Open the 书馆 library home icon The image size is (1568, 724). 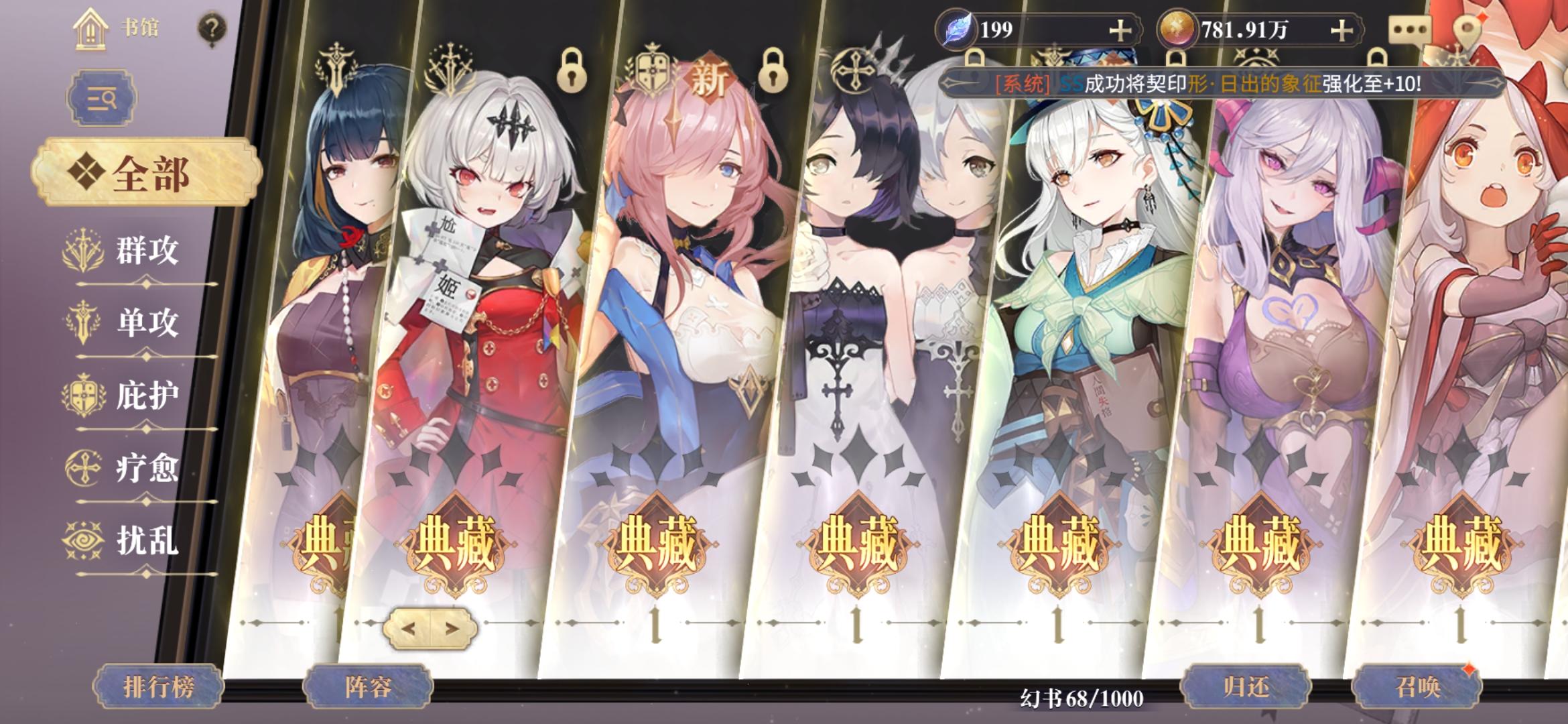90,28
